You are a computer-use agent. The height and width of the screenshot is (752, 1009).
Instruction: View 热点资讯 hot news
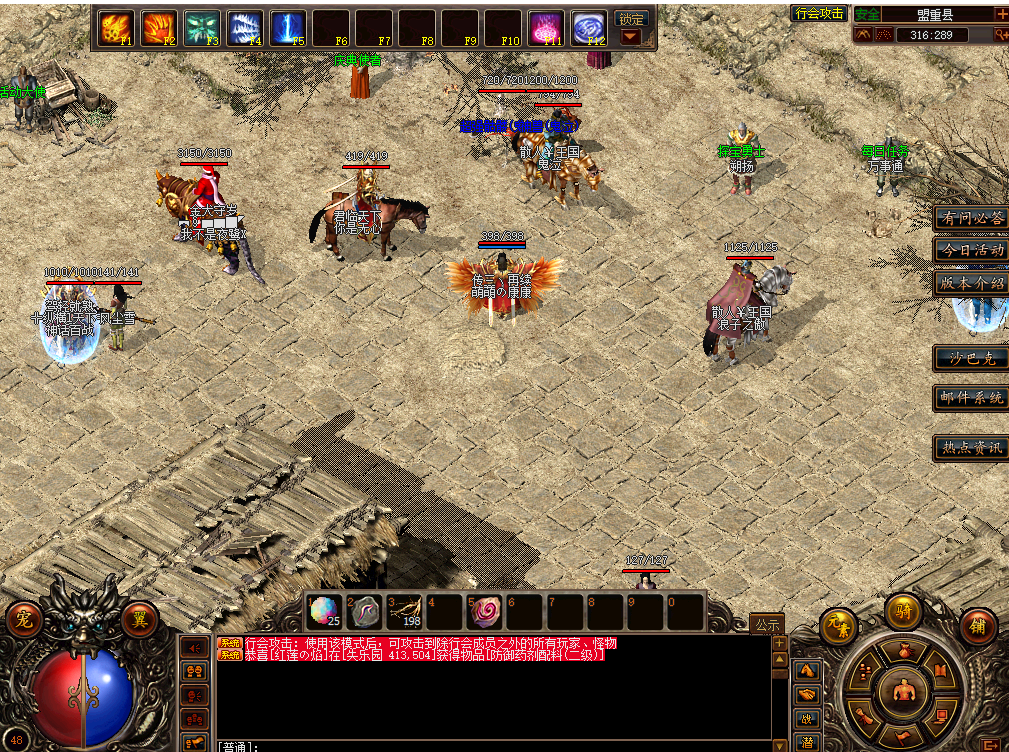point(970,447)
